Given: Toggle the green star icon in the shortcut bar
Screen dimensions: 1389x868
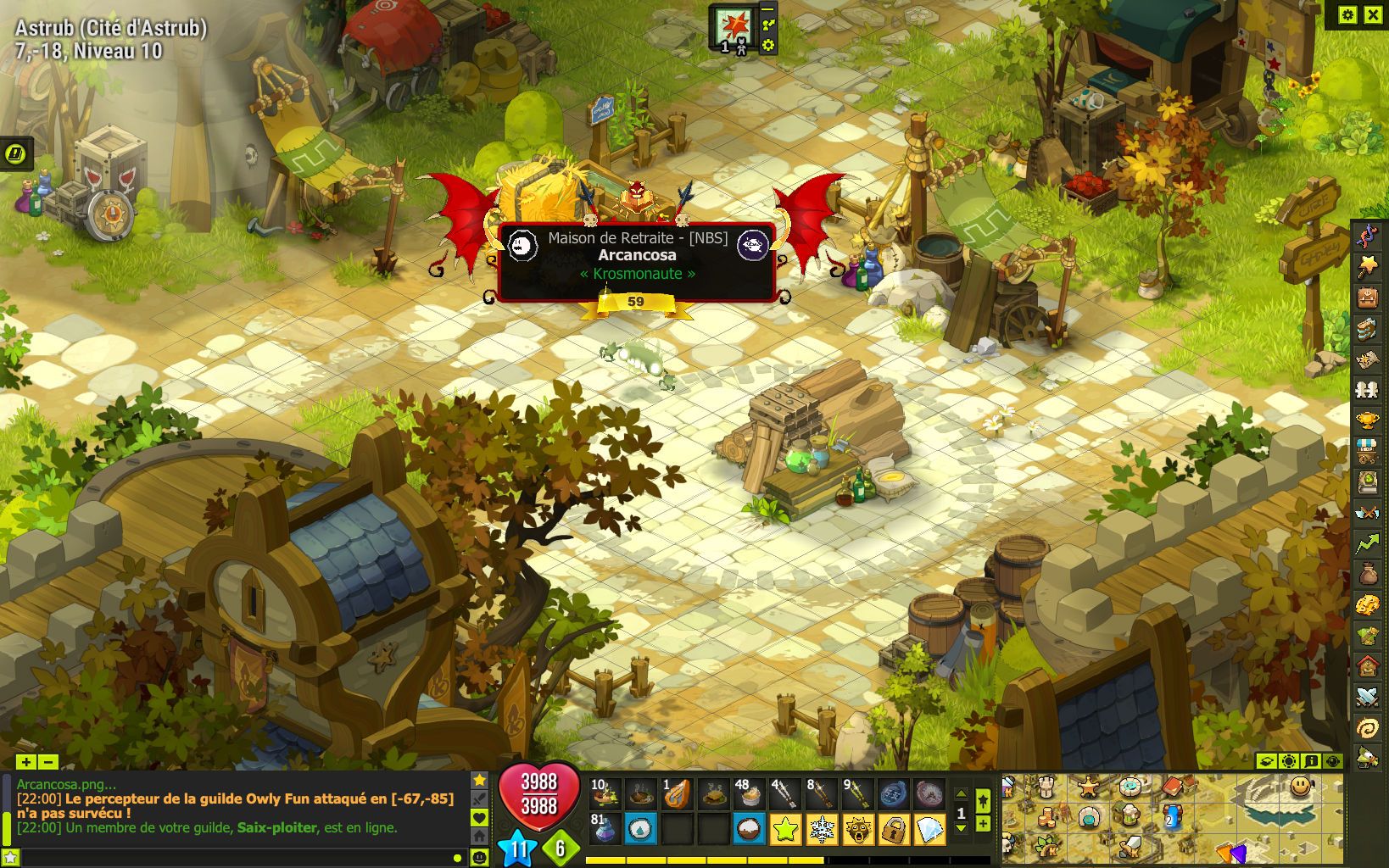Looking at the screenshot, I should point(785,829).
